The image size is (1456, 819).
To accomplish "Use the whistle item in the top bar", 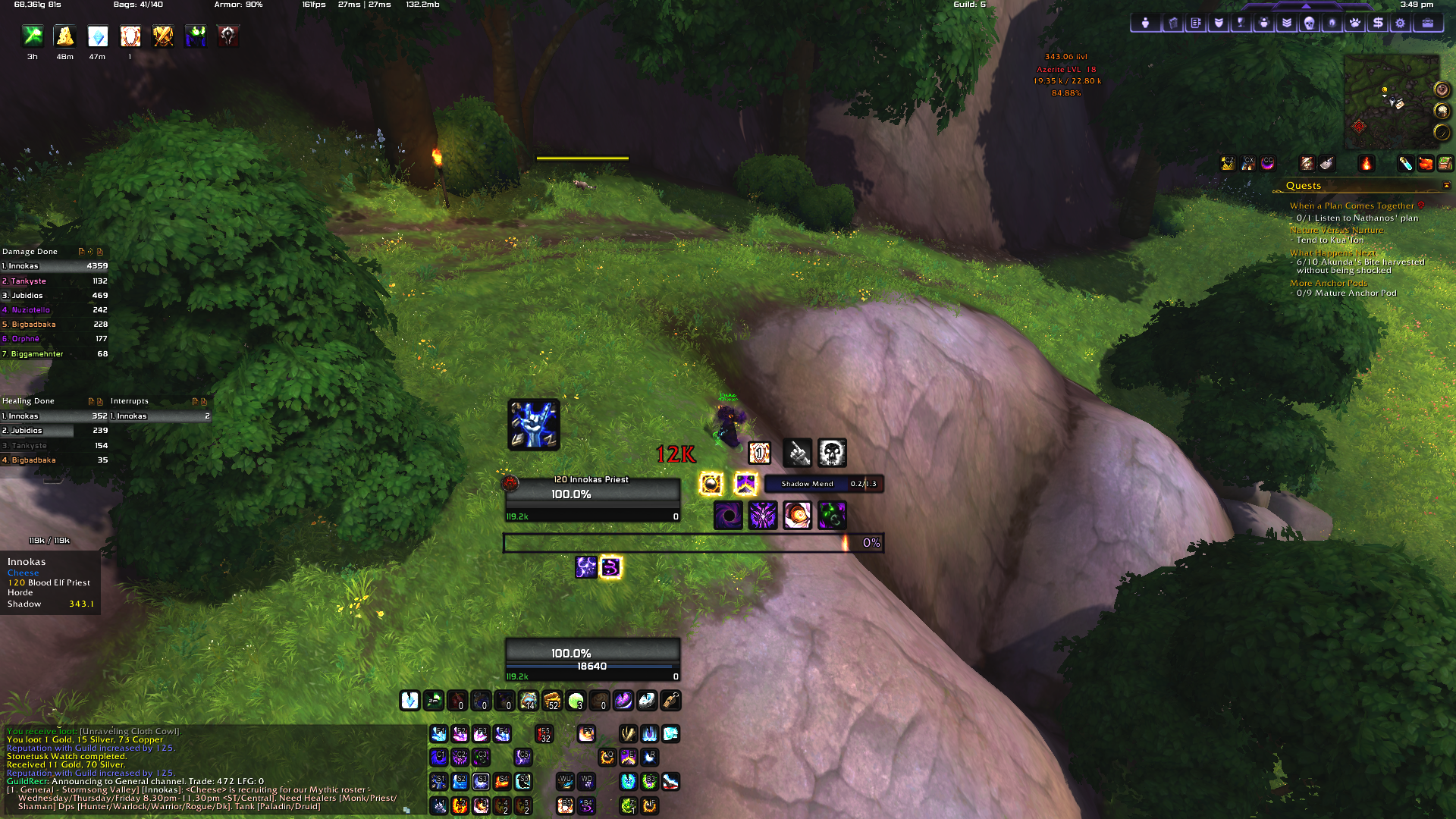I will point(670,701).
